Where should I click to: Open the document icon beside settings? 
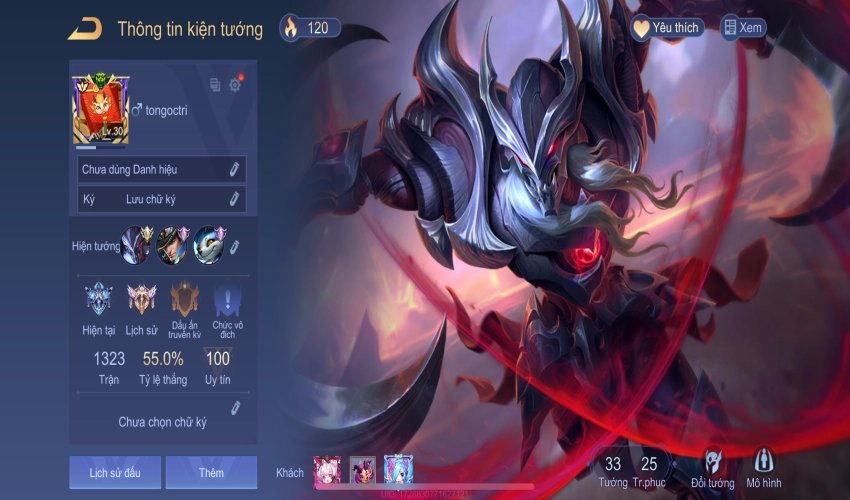click(215, 85)
